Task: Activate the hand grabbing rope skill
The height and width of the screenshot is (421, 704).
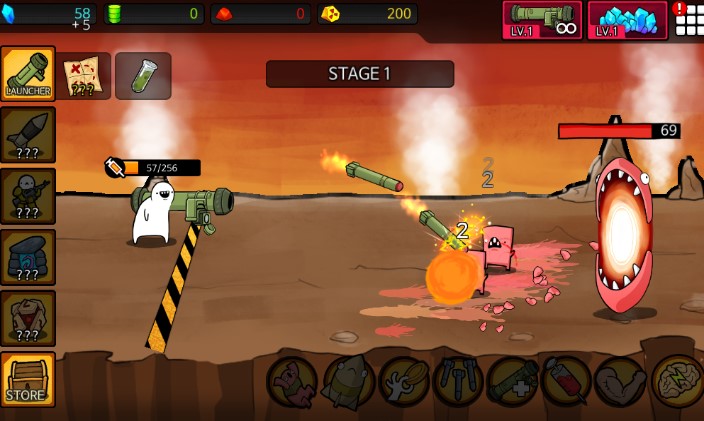Action: coord(403,382)
